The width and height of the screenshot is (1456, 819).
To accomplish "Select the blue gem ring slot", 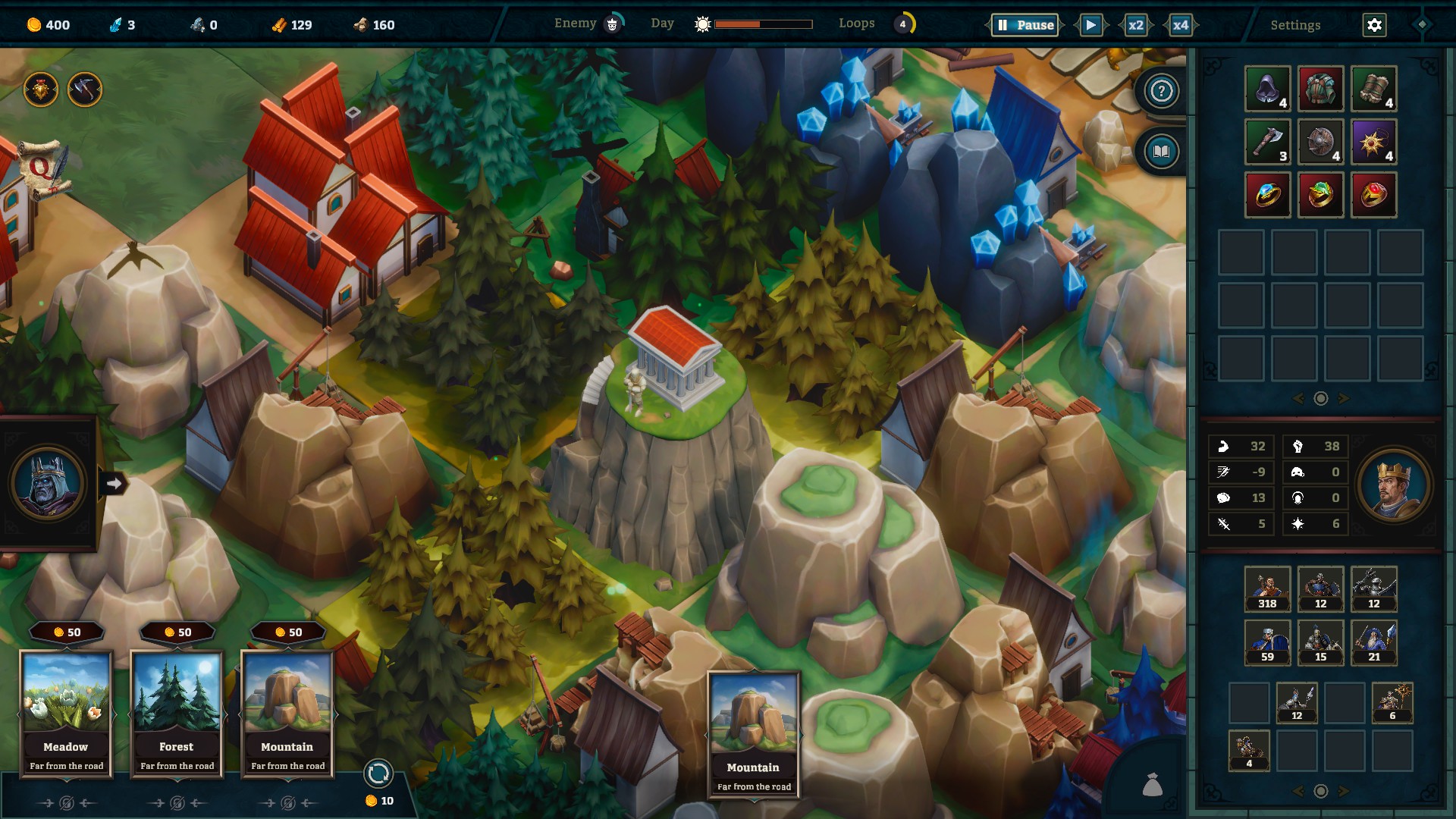I will point(1267,195).
